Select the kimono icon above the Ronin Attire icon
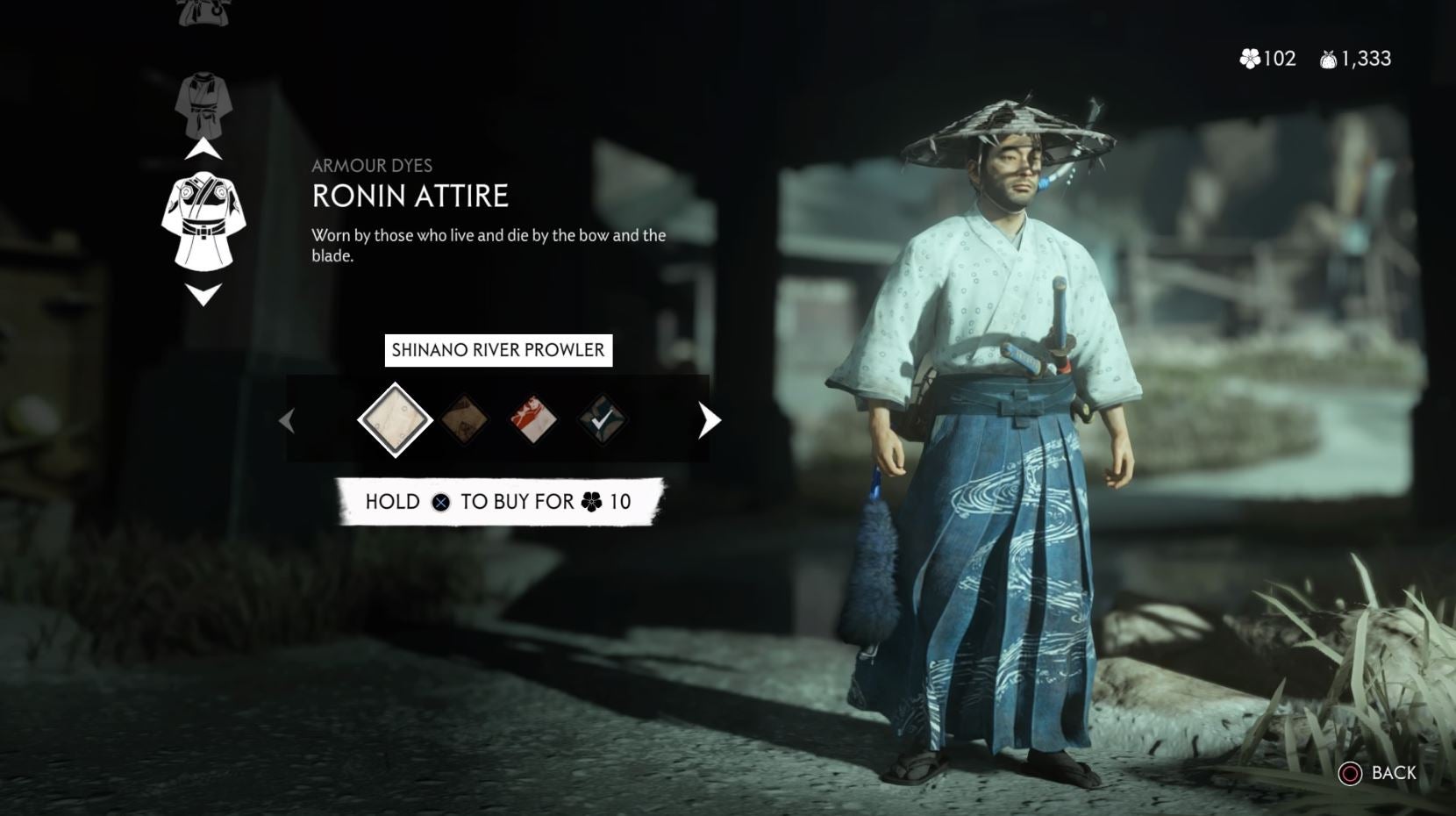Viewport: 1456px width, 816px height. [202, 105]
